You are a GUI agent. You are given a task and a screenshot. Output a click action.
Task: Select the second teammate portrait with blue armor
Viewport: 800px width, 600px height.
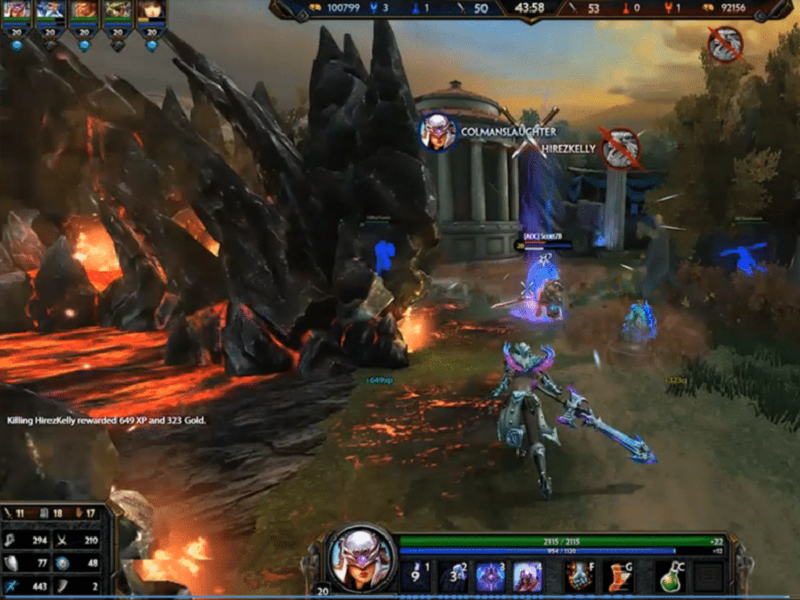click(x=50, y=11)
